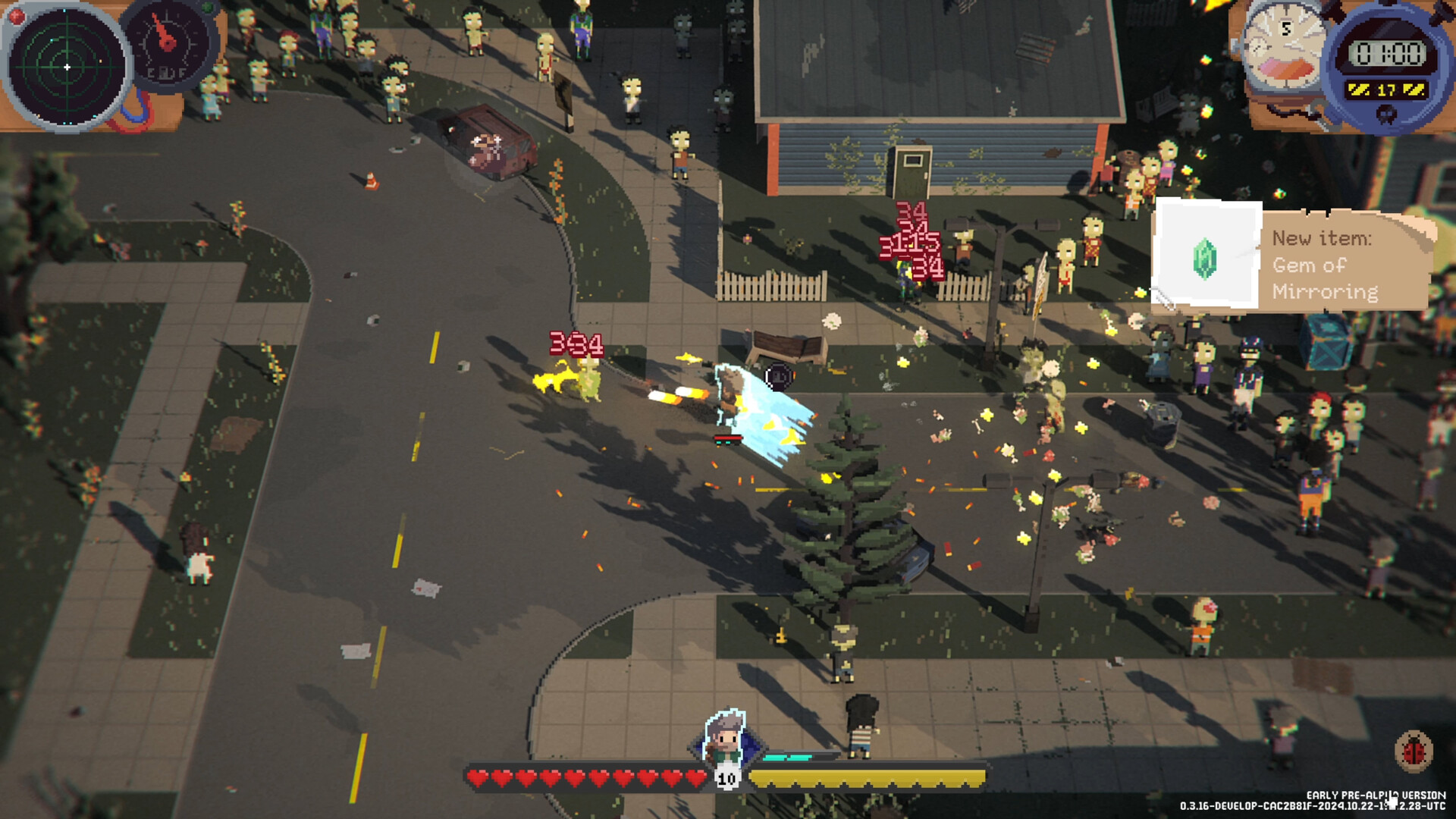Select the ladybug emblem in the corner
Image resolution: width=1456 pixels, height=819 pixels.
tap(1414, 752)
